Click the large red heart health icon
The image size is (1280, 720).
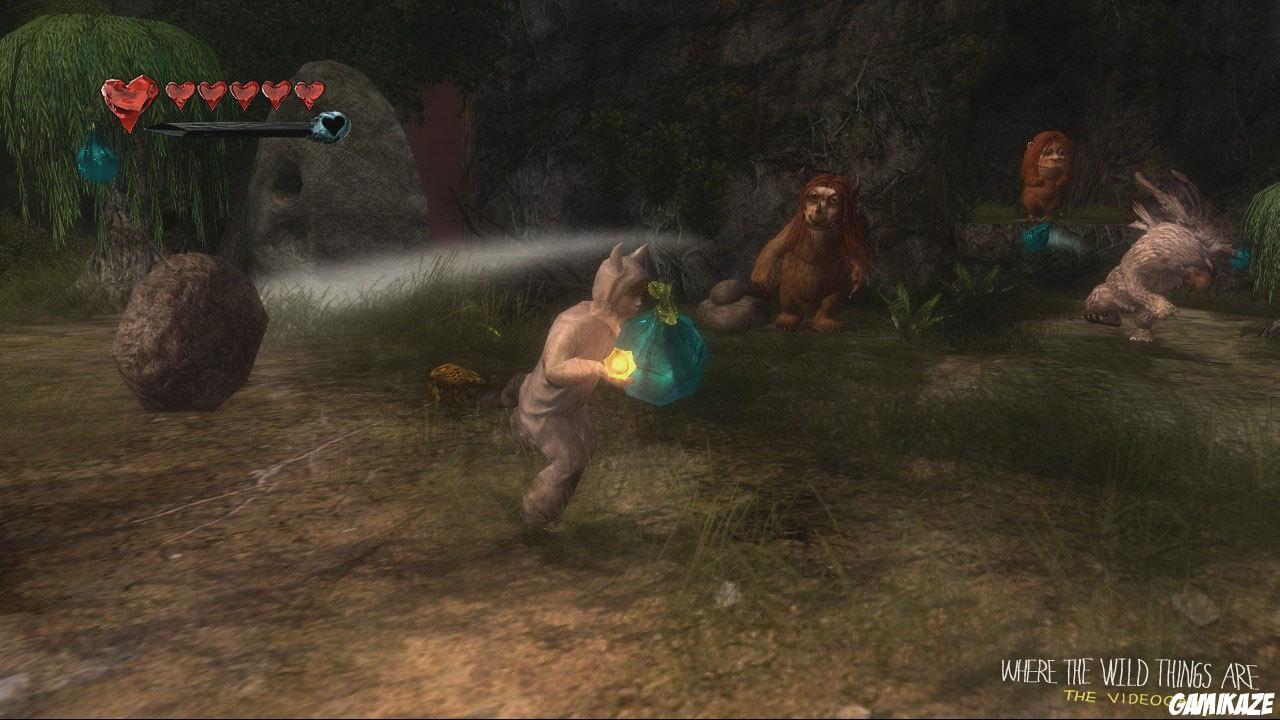coord(130,101)
